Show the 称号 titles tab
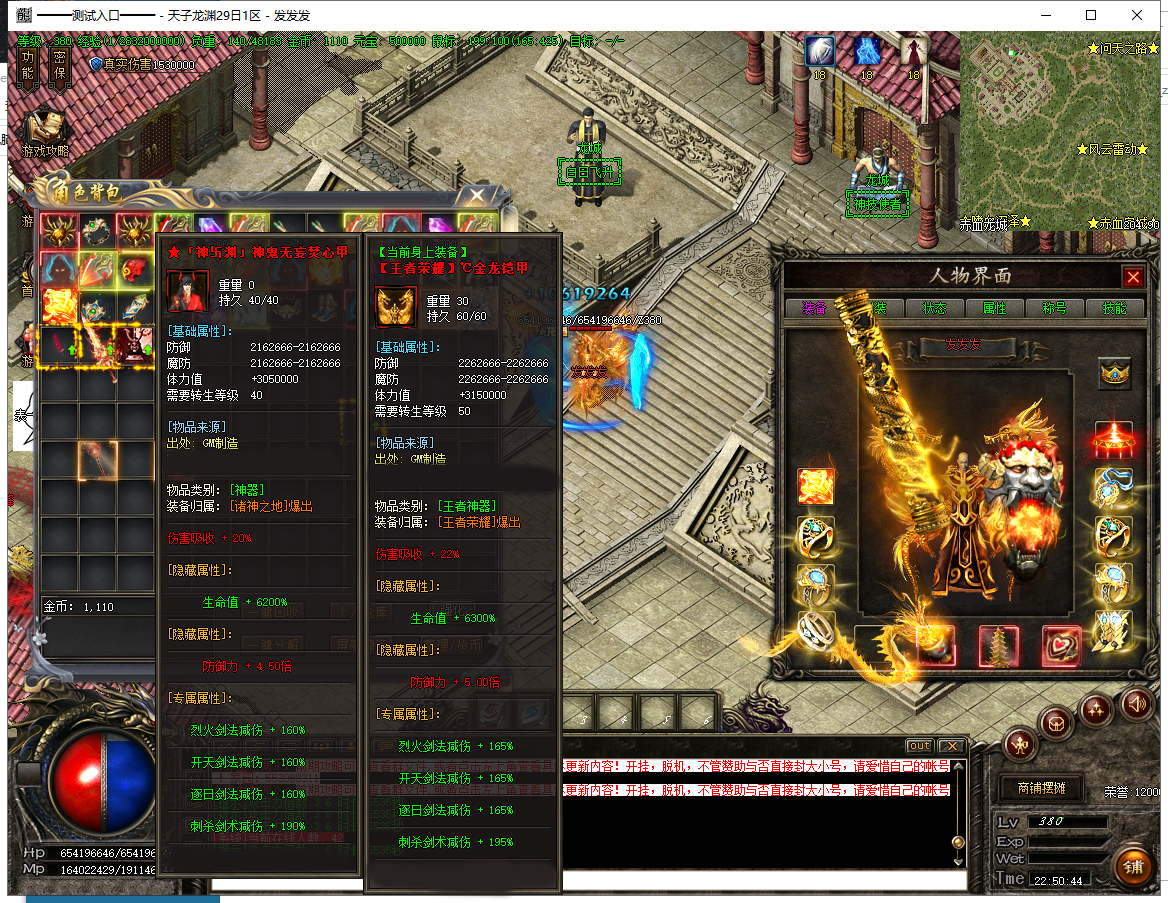The height and width of the screenshot is (903, 1168). pyautogui.click(x=1055, y=308)
